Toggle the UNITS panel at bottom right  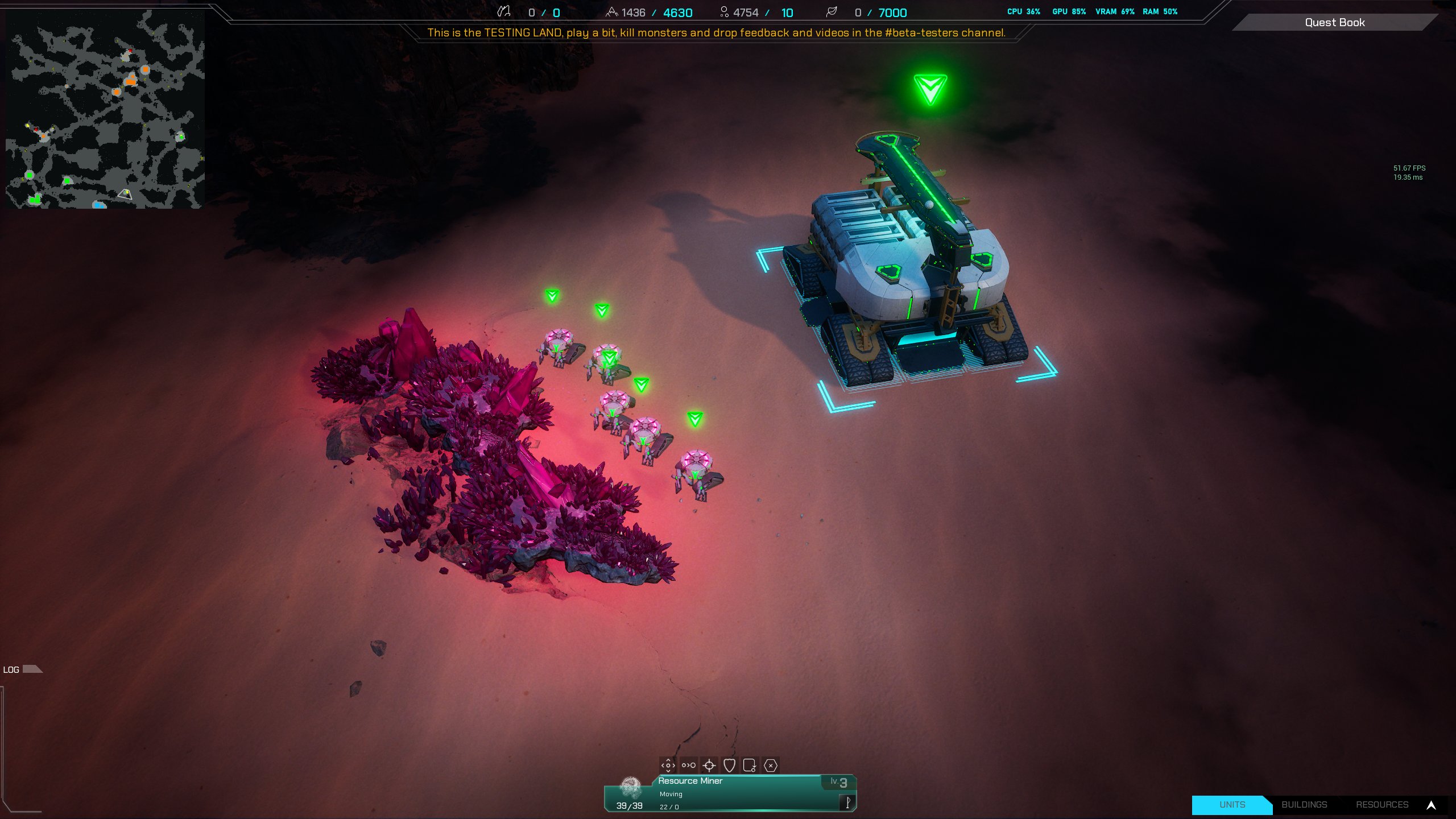tap(1231, 805)
